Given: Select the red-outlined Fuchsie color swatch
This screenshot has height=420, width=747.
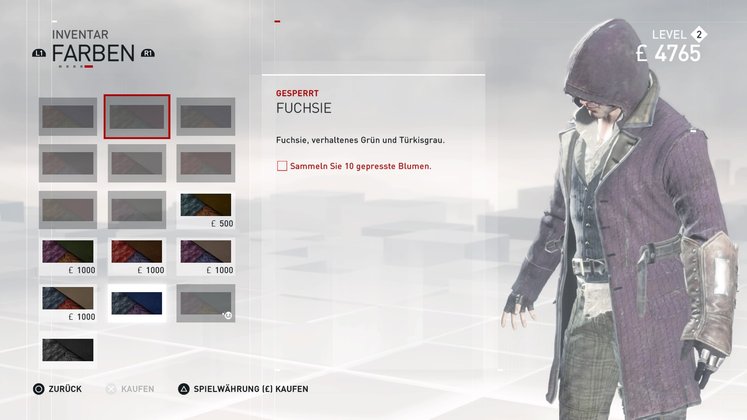Looking at the screenshot, I should [137, 117].
